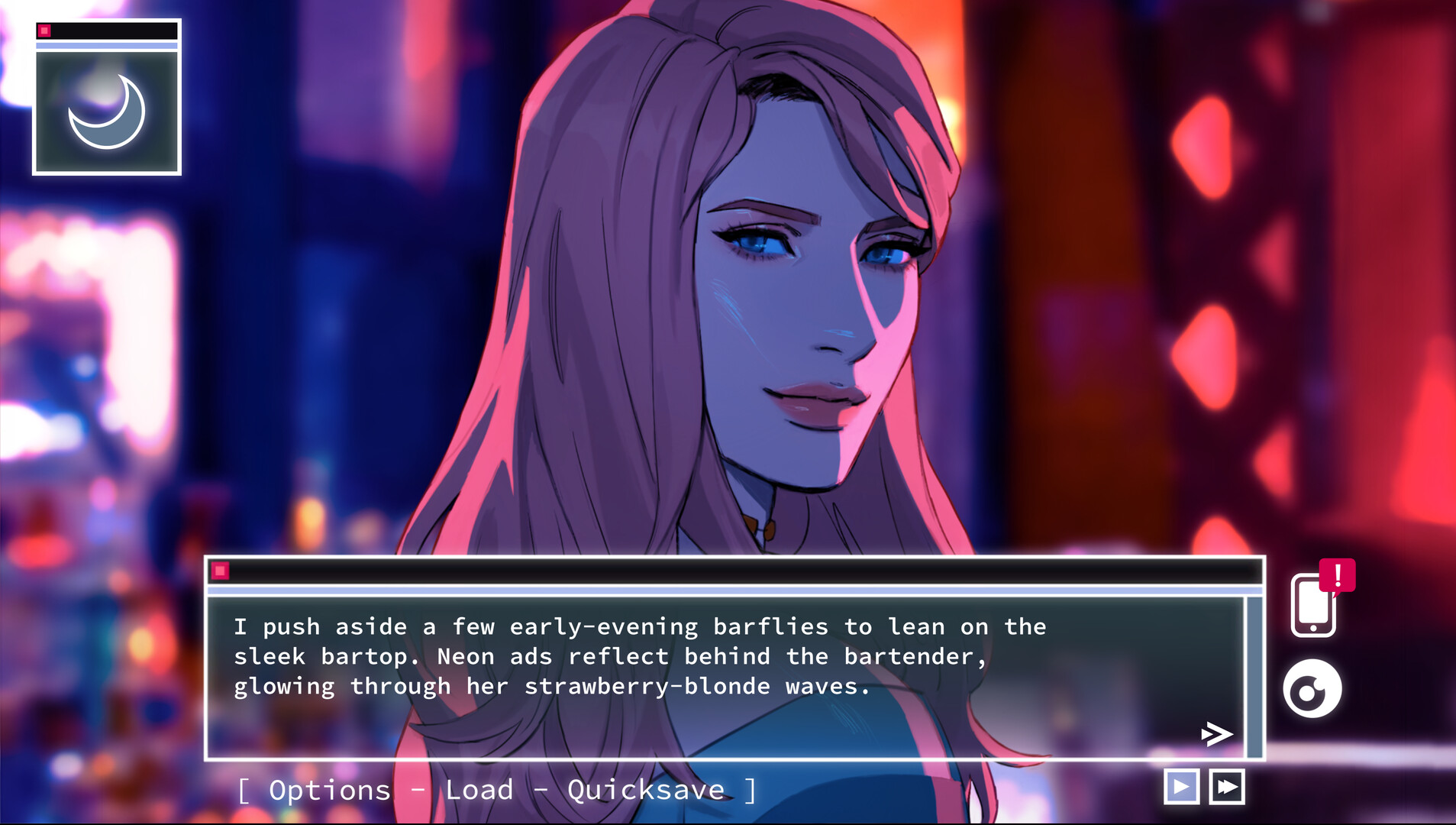Quicksave the game
The width and height of the screenshot is (1456, 825).
[644, 789]
